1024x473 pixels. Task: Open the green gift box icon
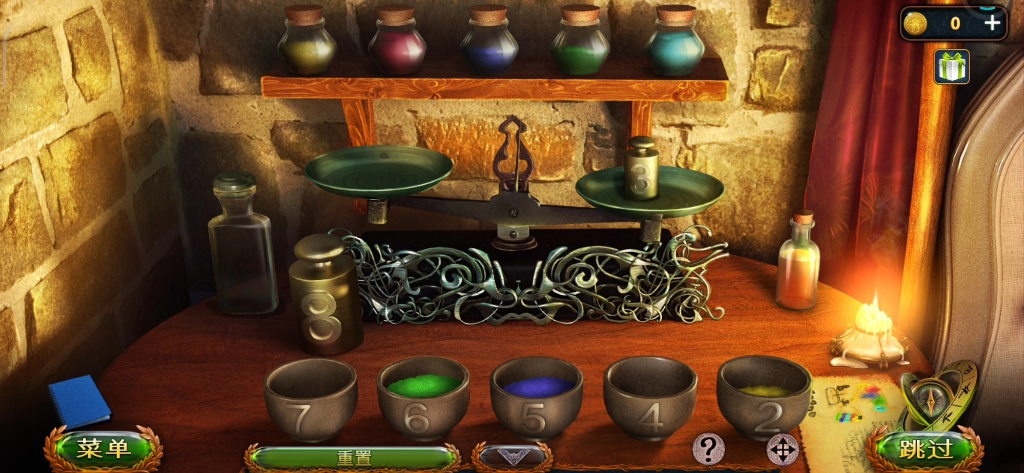pyautogui.click(x=952, y=66)
